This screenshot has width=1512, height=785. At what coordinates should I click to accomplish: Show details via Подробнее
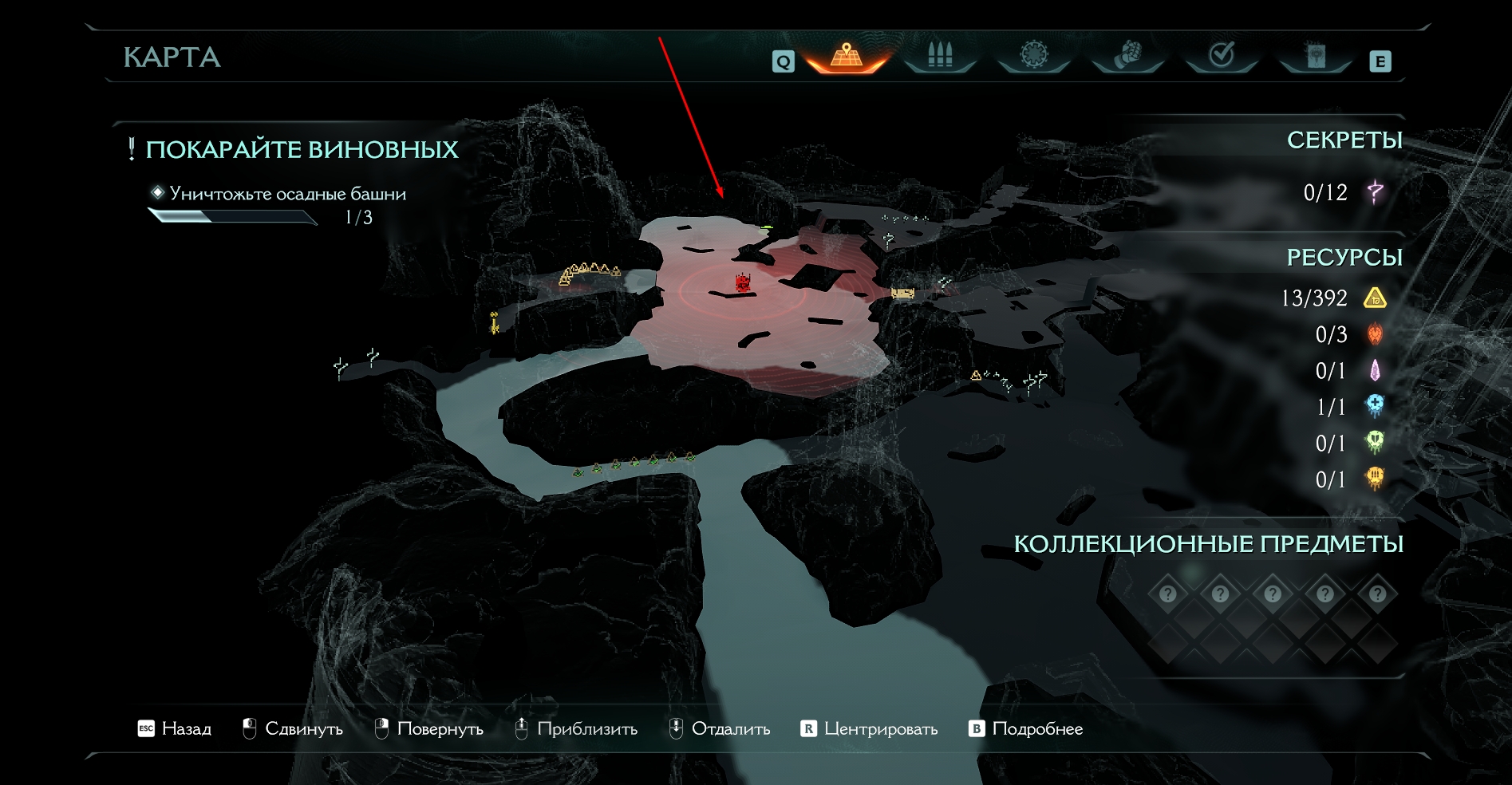point(1025,728)
